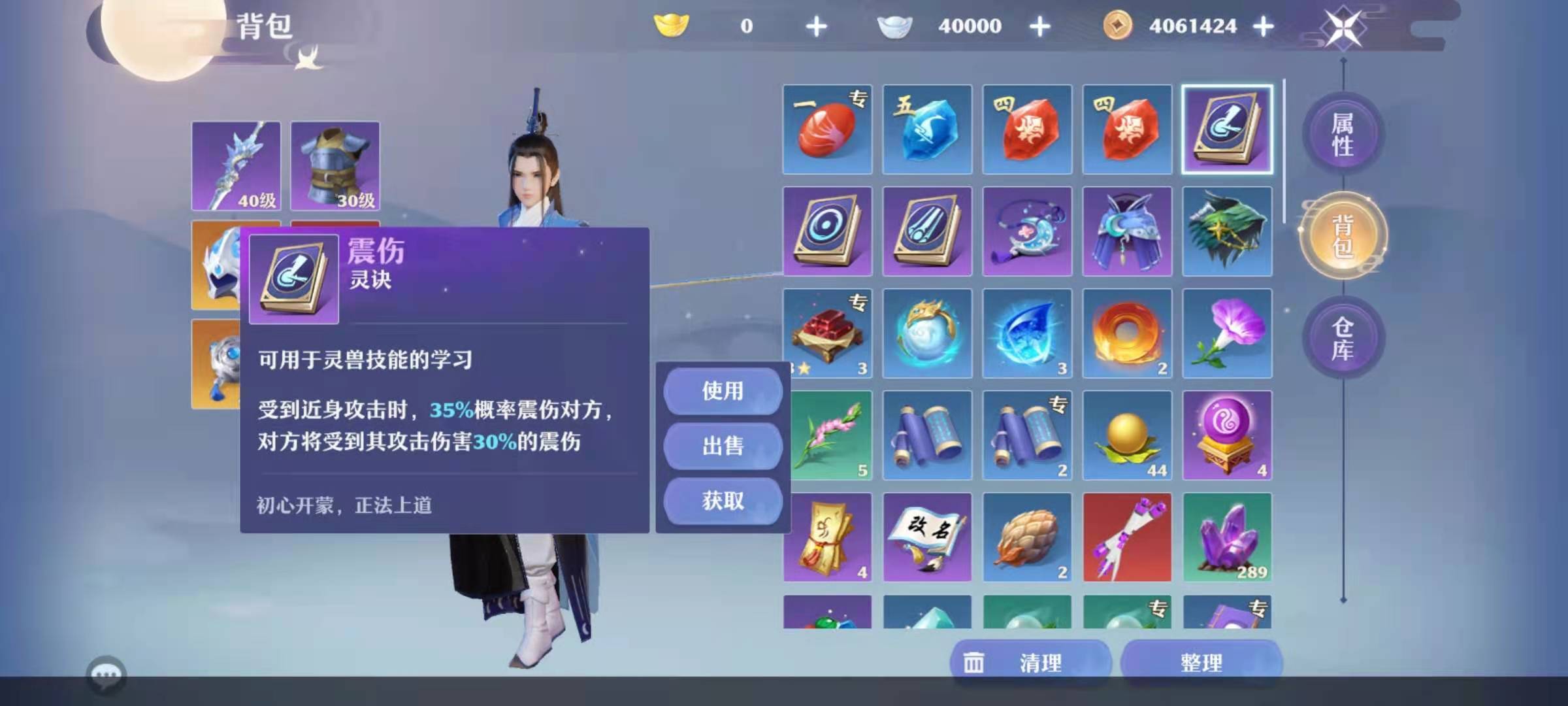Click the purple morning glory flower item
Viewport: 1568px width, 706px height.
pos(1227,333)
